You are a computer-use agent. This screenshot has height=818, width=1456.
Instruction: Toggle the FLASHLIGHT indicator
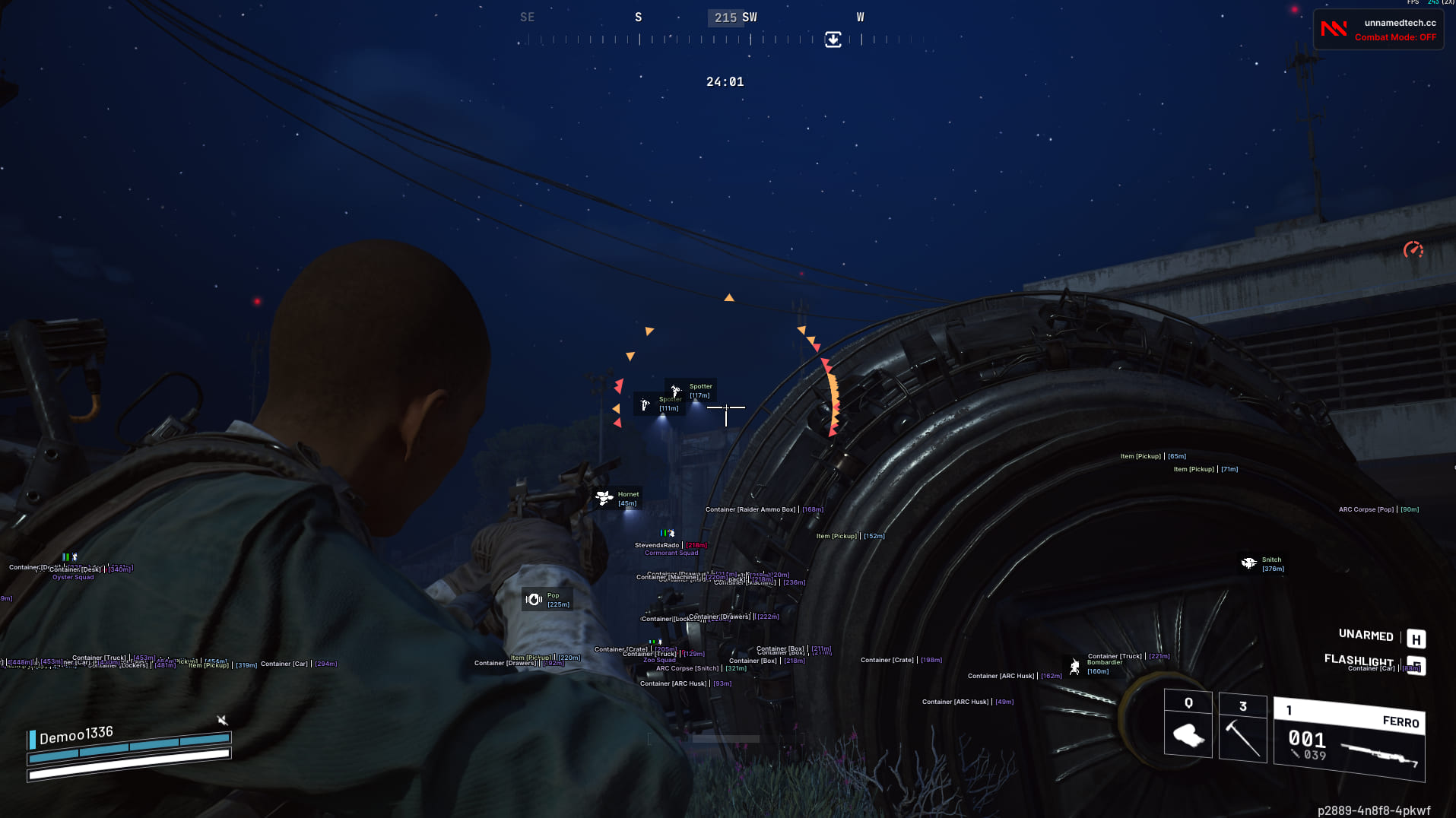click(x=1359, y=661)
